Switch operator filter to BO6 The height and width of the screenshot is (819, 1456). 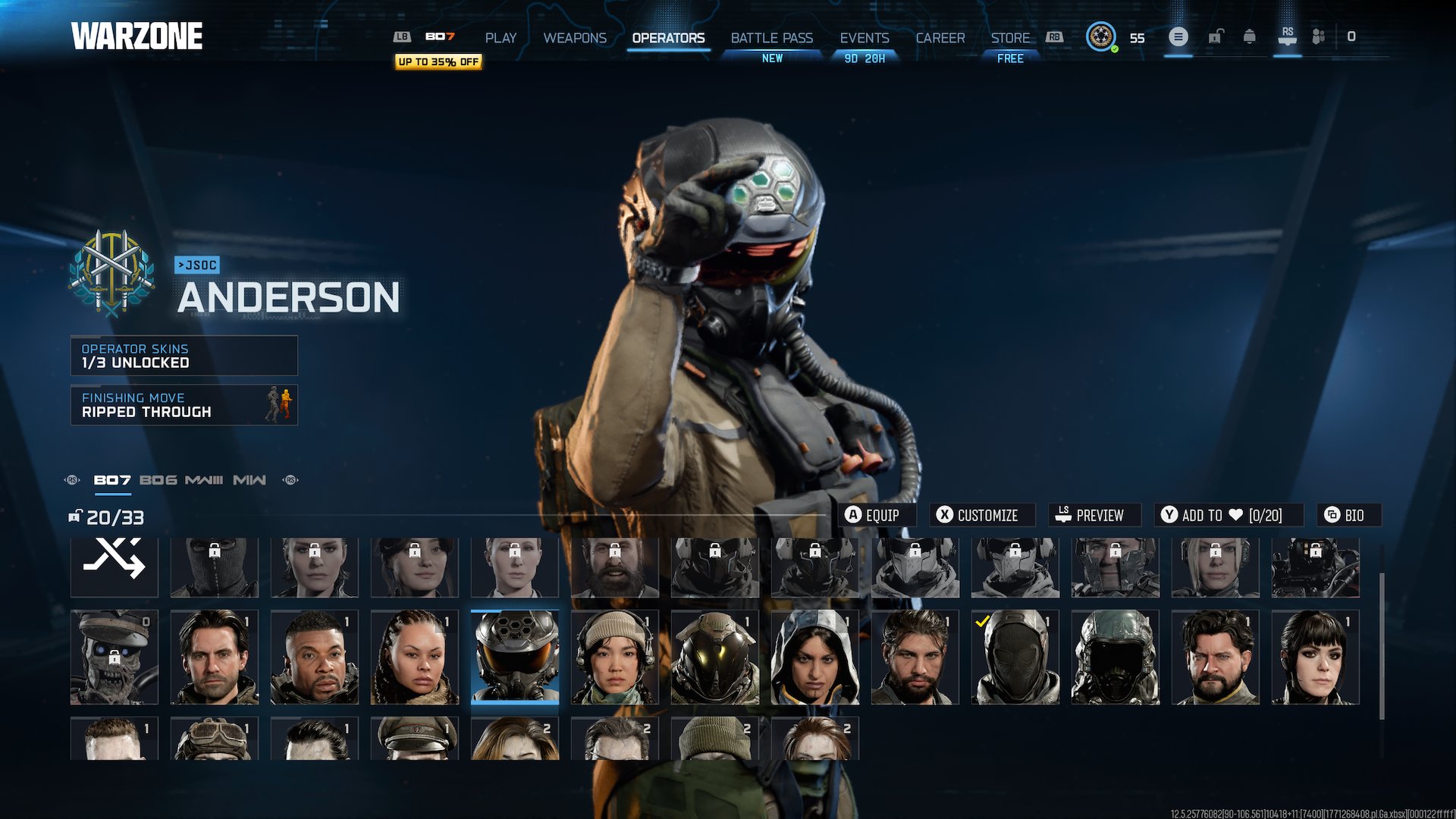158,480
